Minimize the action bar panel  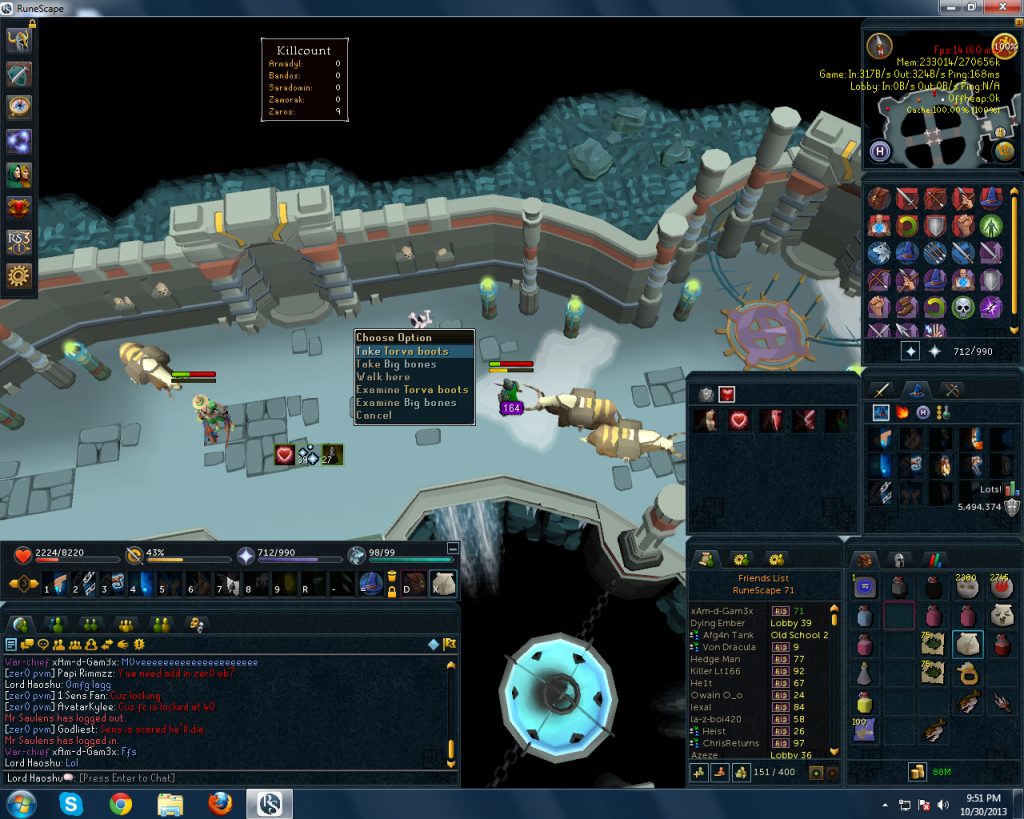point(453,548)
